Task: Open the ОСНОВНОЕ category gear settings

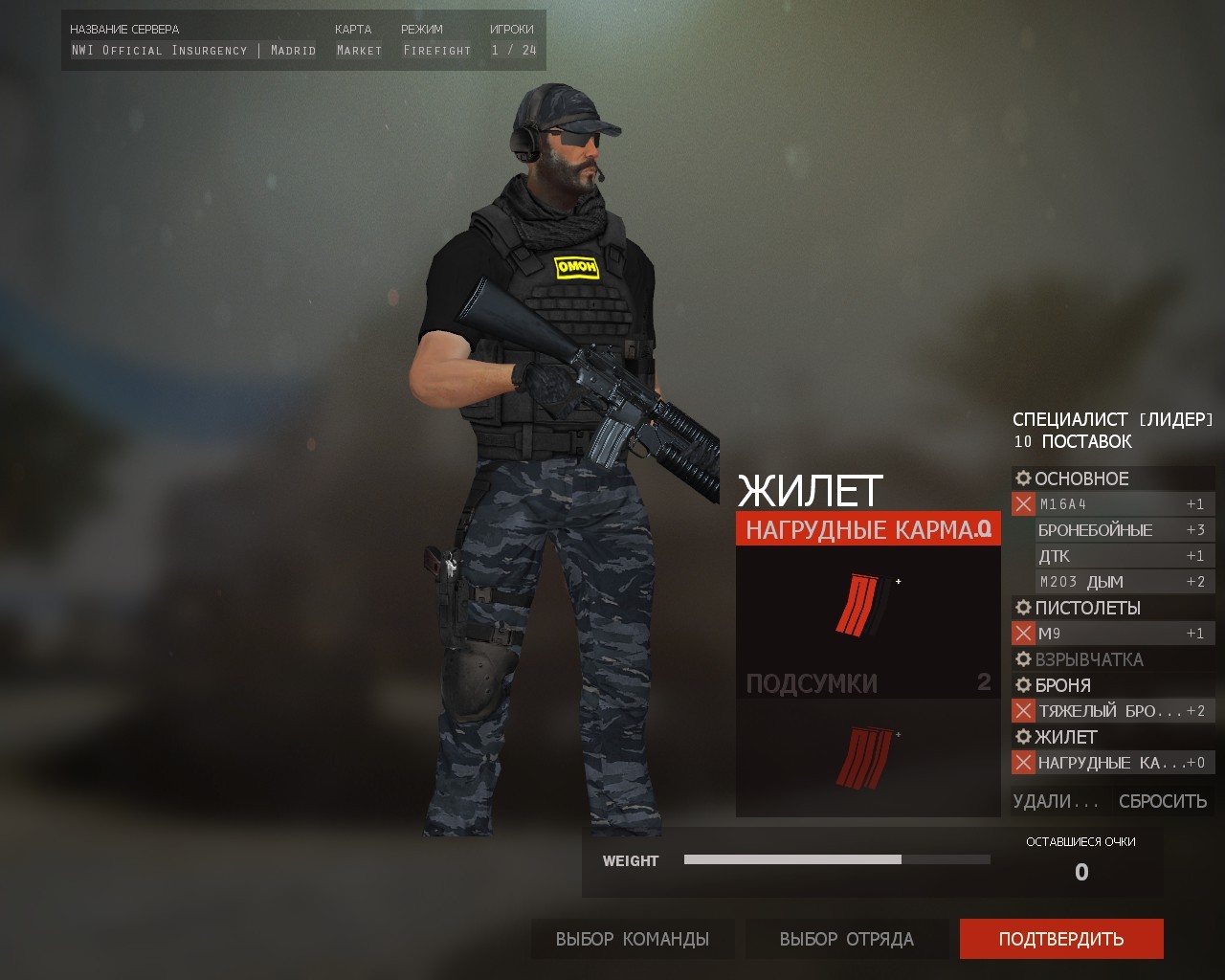Action: (x=1022, y=479)
